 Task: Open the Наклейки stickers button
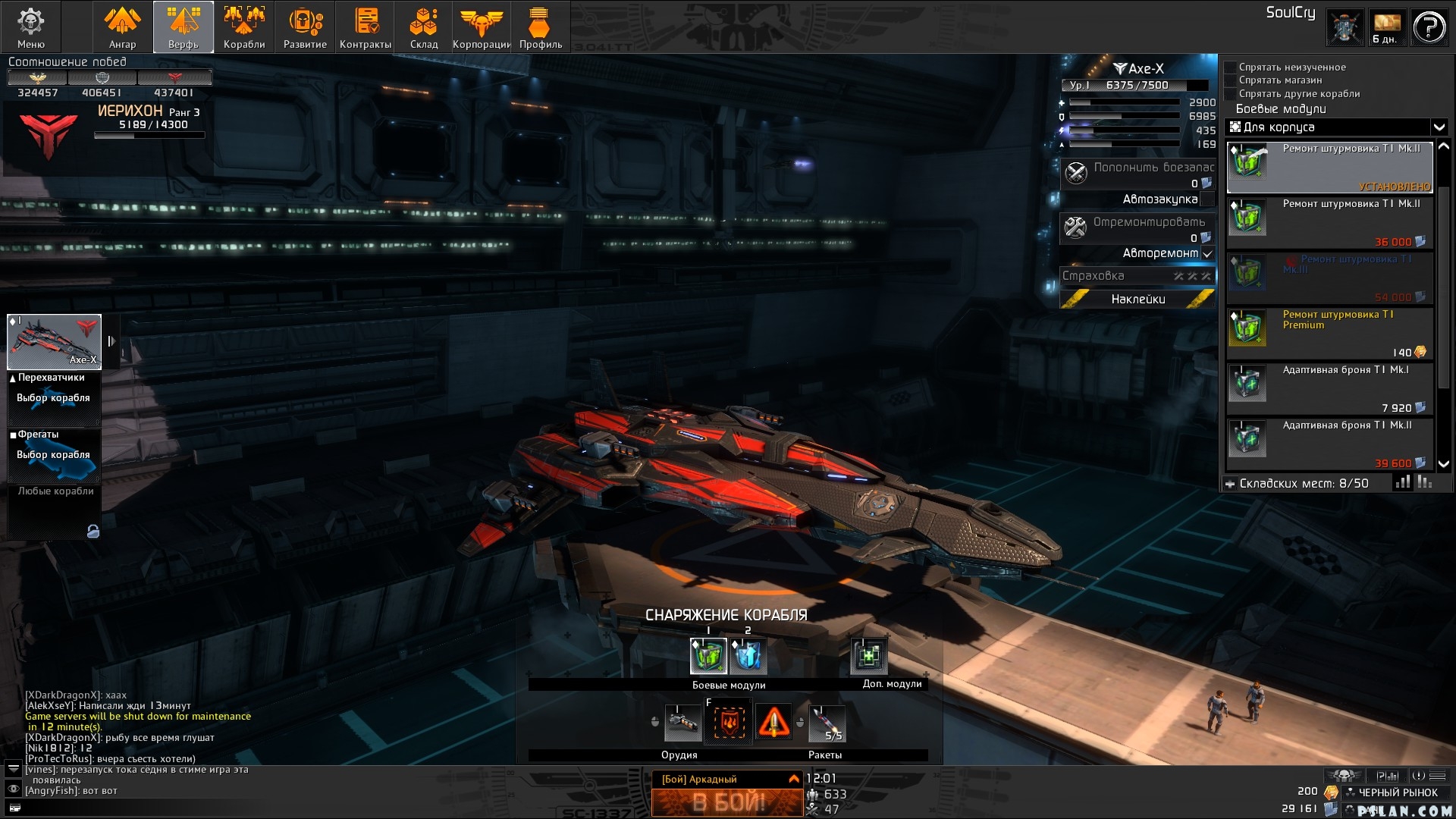(1137, 300)
